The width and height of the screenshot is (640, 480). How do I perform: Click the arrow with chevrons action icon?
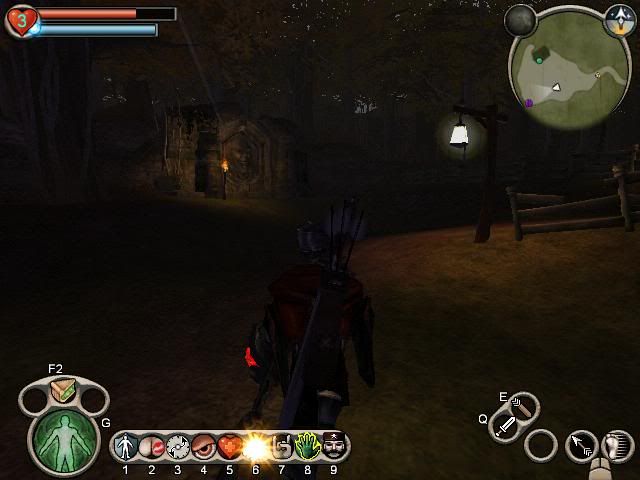582,446
